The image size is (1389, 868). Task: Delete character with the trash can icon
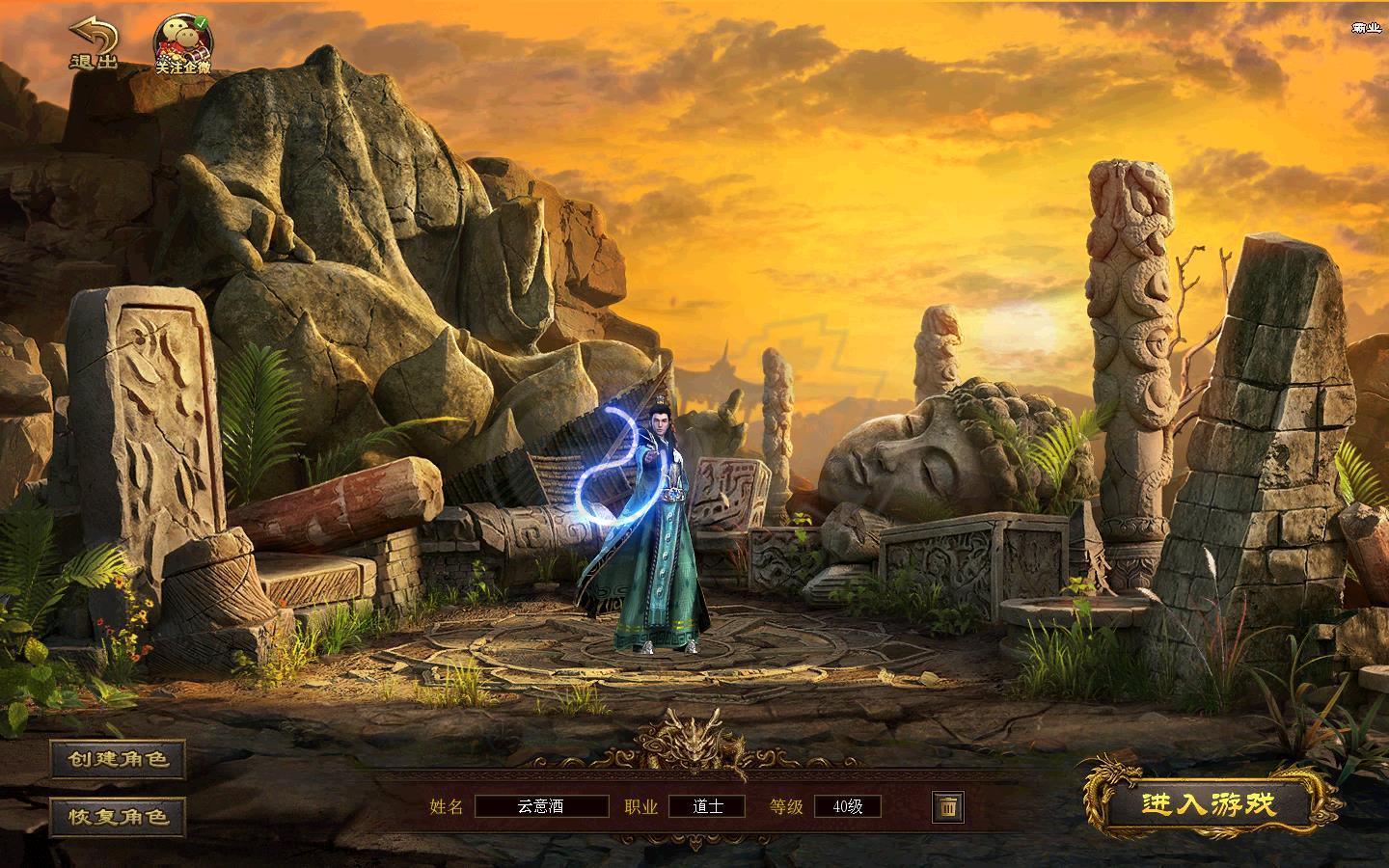pyautogui.click(x=948, y=806)
